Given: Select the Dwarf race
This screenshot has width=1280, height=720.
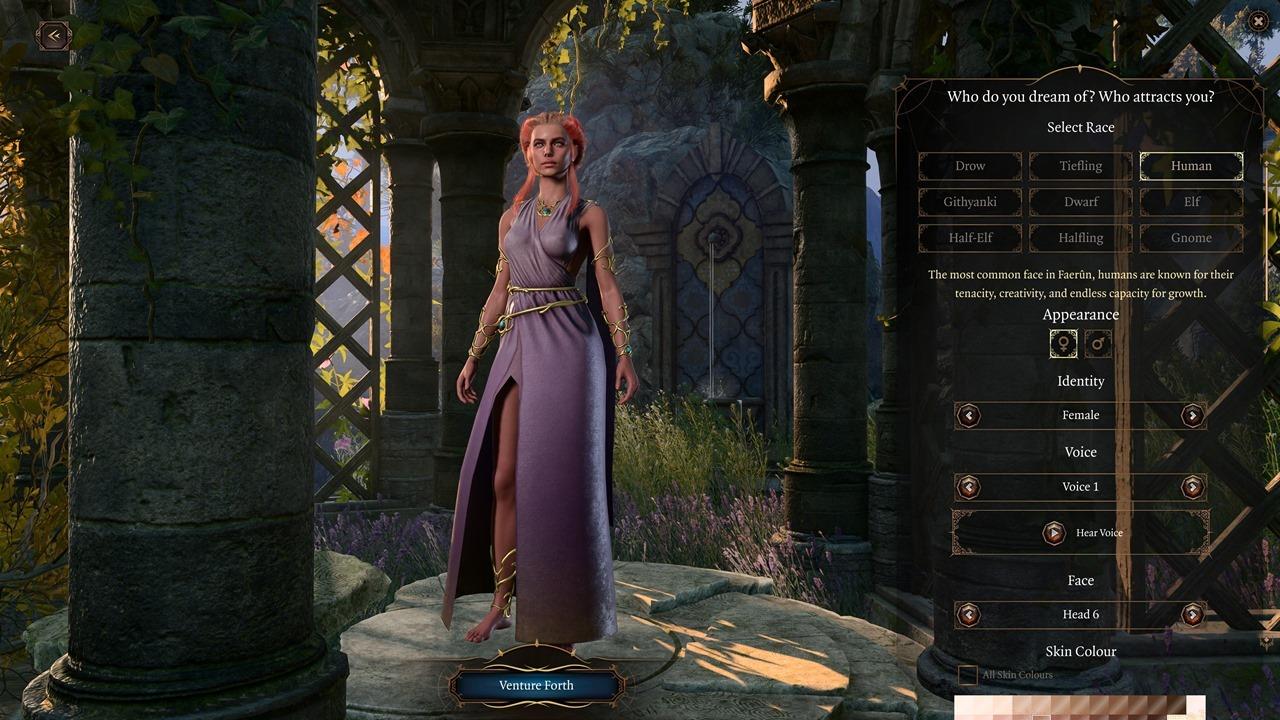Looking at the screenshot, I should pos(1080,202).
